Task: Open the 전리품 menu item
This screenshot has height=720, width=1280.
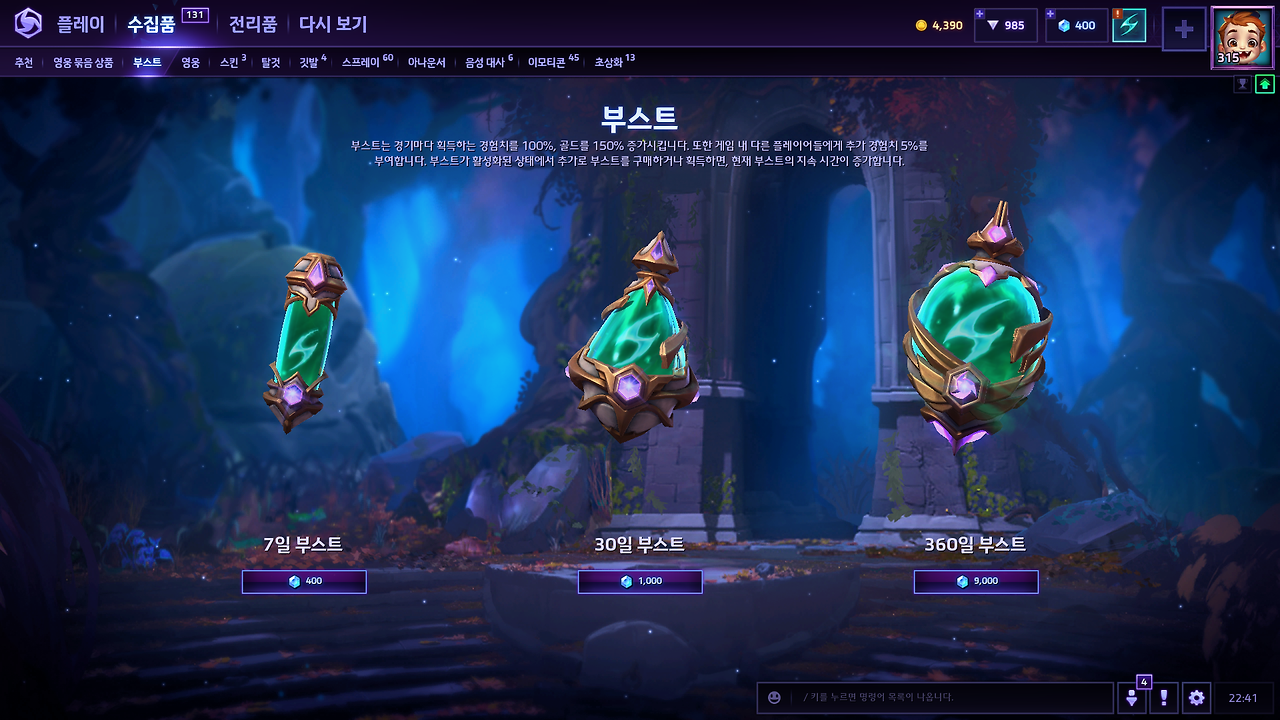Action: pos(252,25)
